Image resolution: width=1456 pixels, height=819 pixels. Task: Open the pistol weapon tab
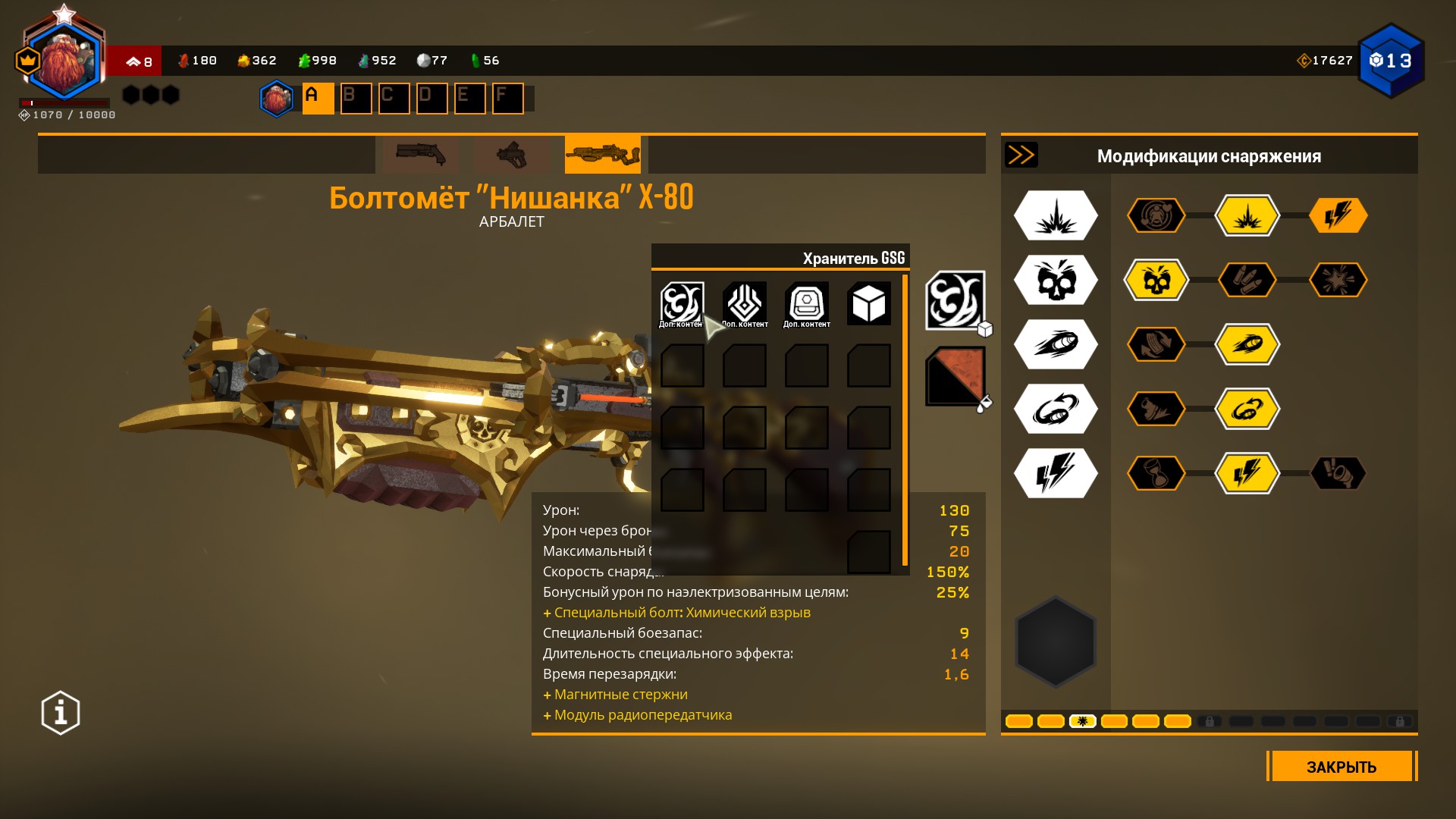(511, 155)
